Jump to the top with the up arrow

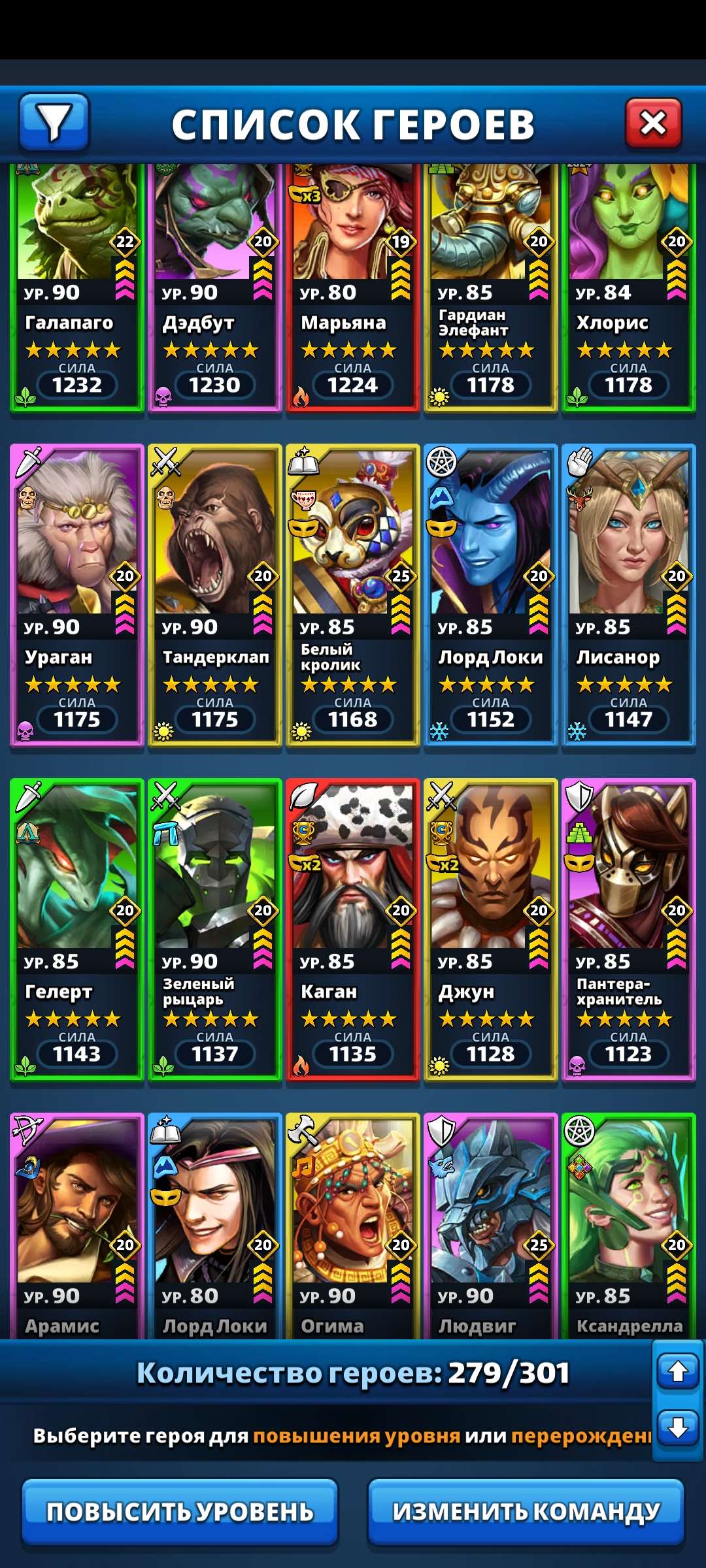click(678, 1371)
